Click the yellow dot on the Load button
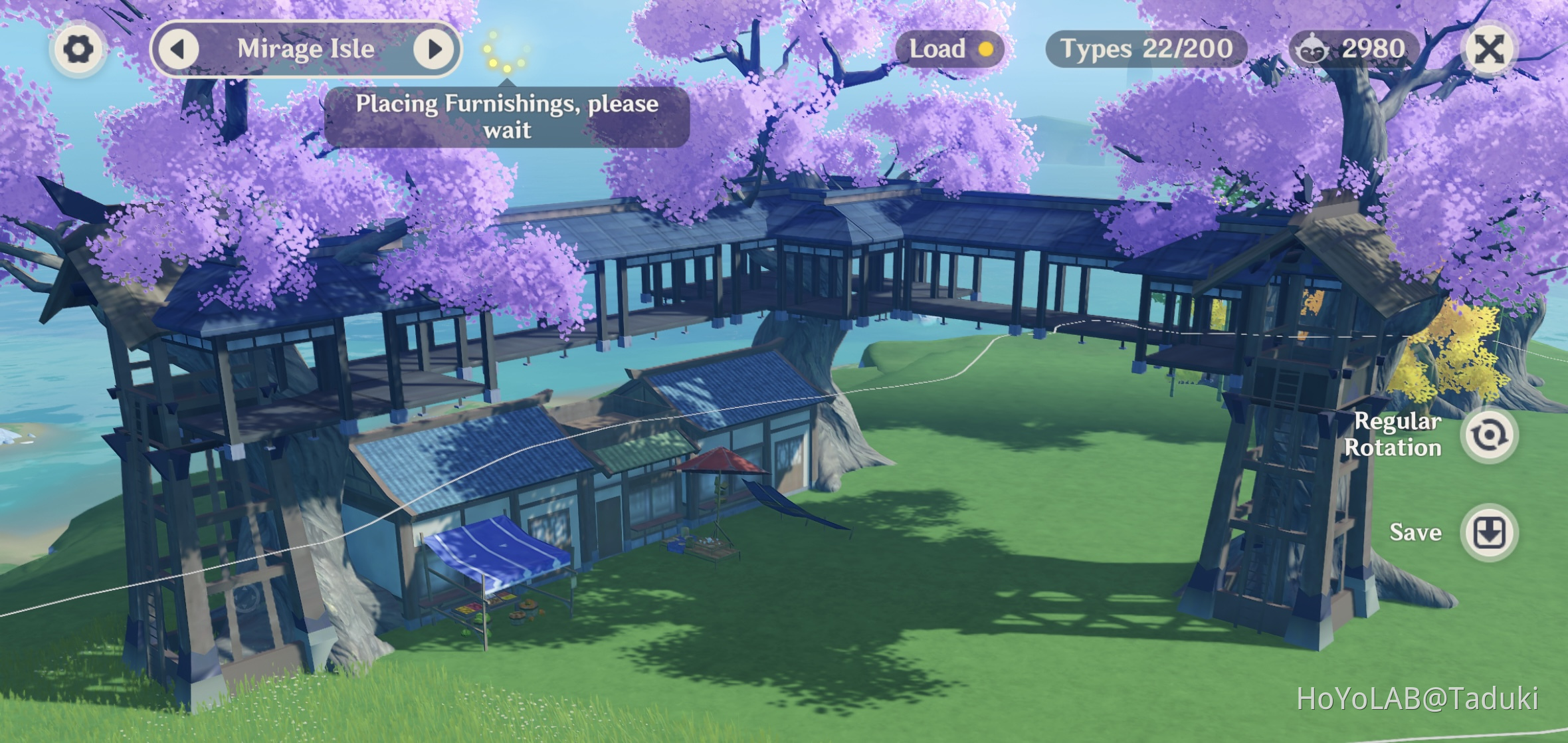The image size is (1568, 743). pyautogui.click(x=987, y=49)
